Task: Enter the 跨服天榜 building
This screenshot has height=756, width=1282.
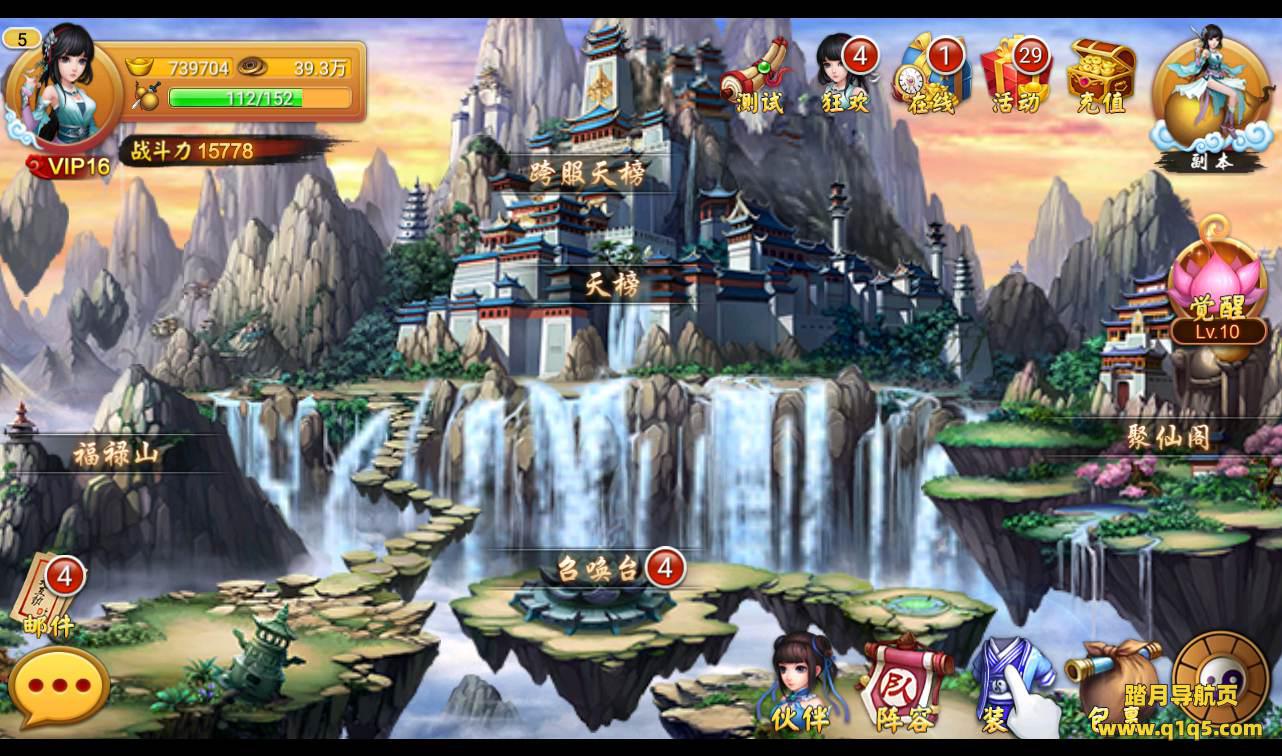Action: pos(588,174)
